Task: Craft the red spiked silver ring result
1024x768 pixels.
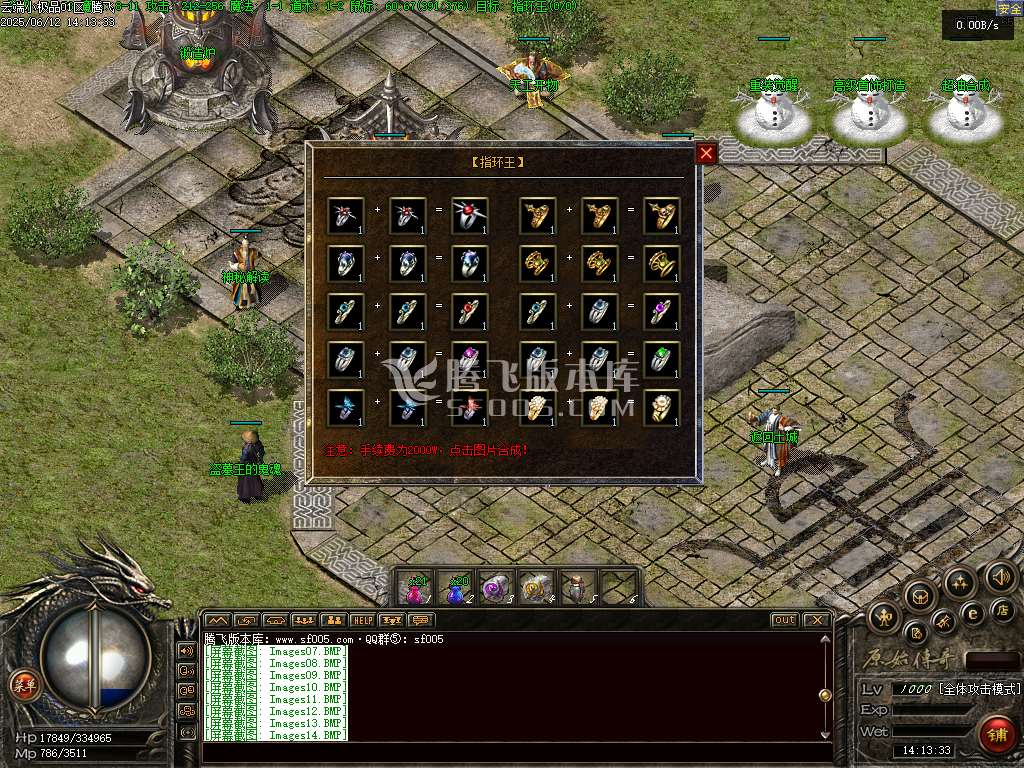Action: click(x=469, y=215)
